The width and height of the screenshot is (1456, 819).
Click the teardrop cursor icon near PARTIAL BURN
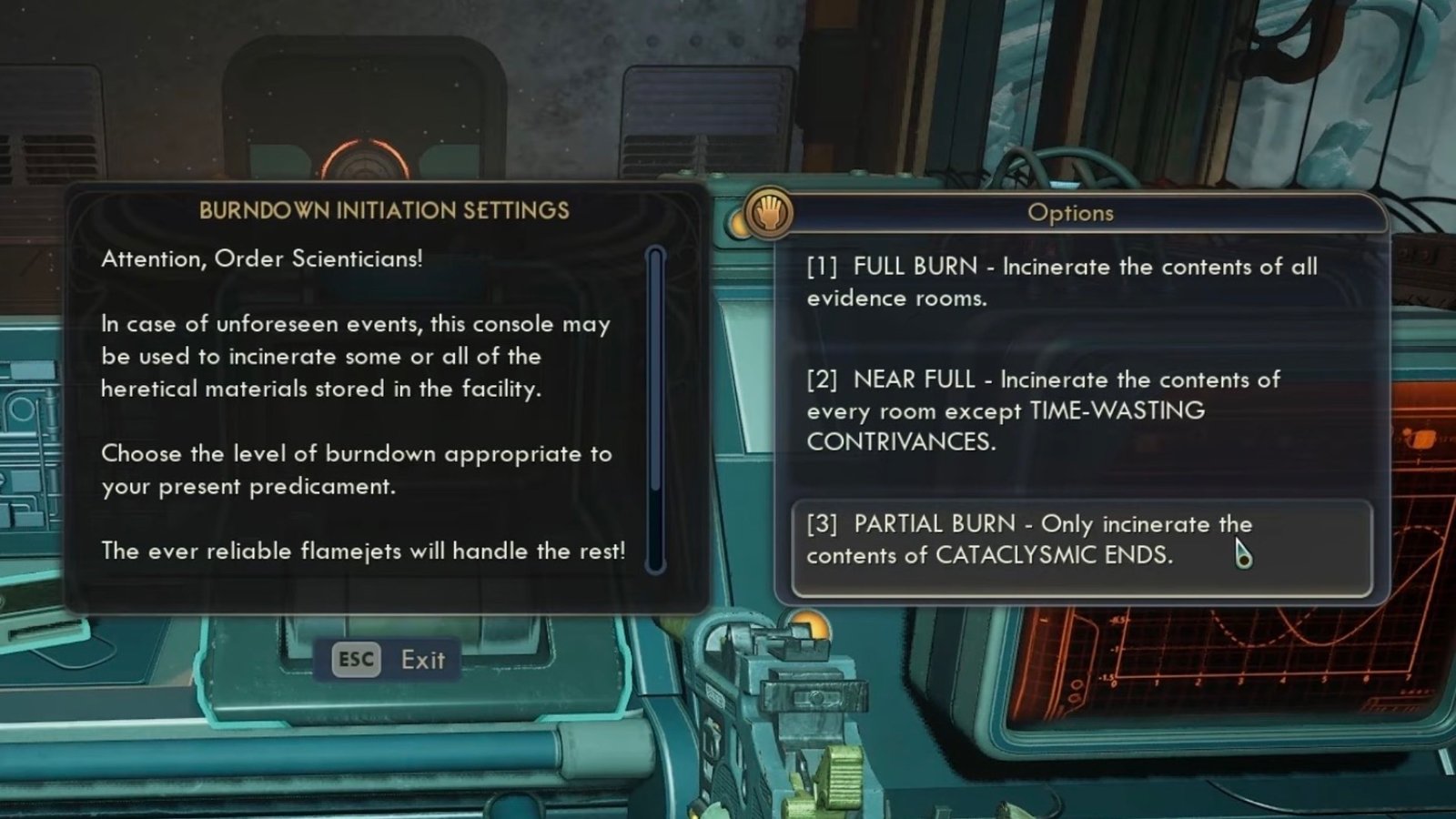pyautogui.click(x=1245, y=551)
